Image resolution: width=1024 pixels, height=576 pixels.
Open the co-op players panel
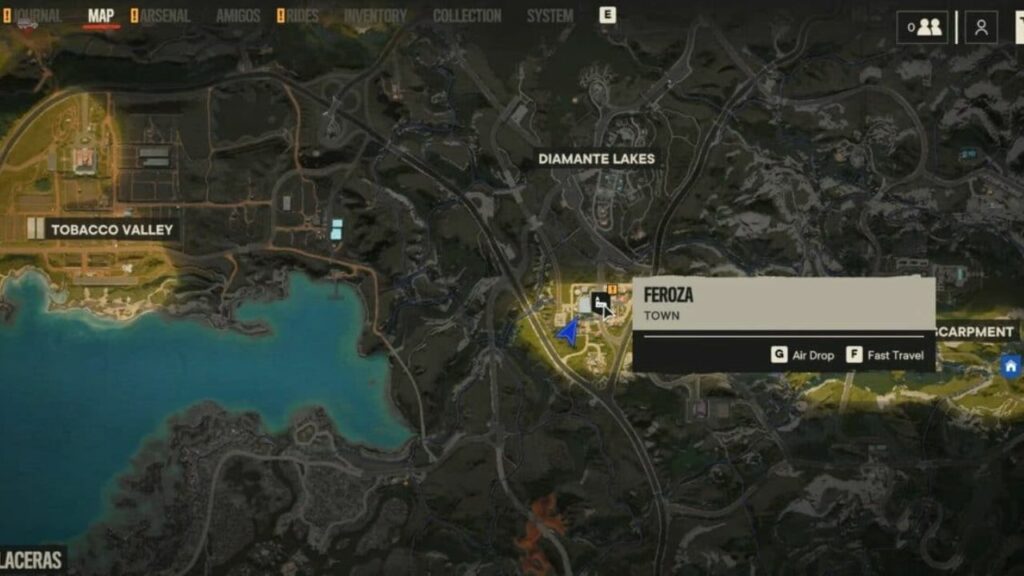(x=922, y=27)
